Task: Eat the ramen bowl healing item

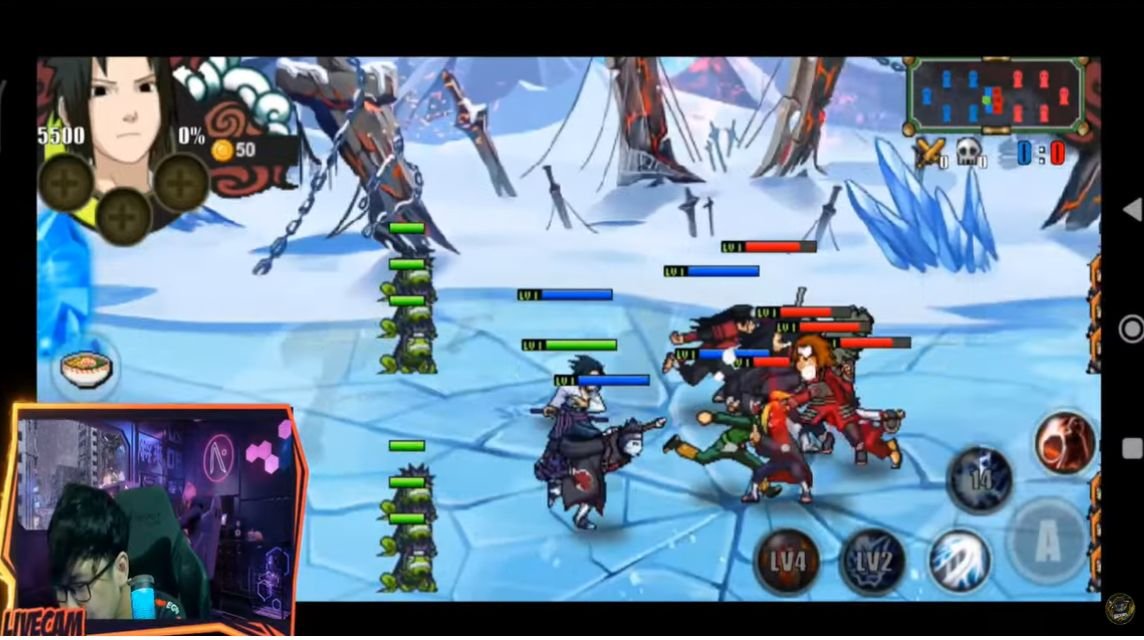Action: [x=84, y=369]
